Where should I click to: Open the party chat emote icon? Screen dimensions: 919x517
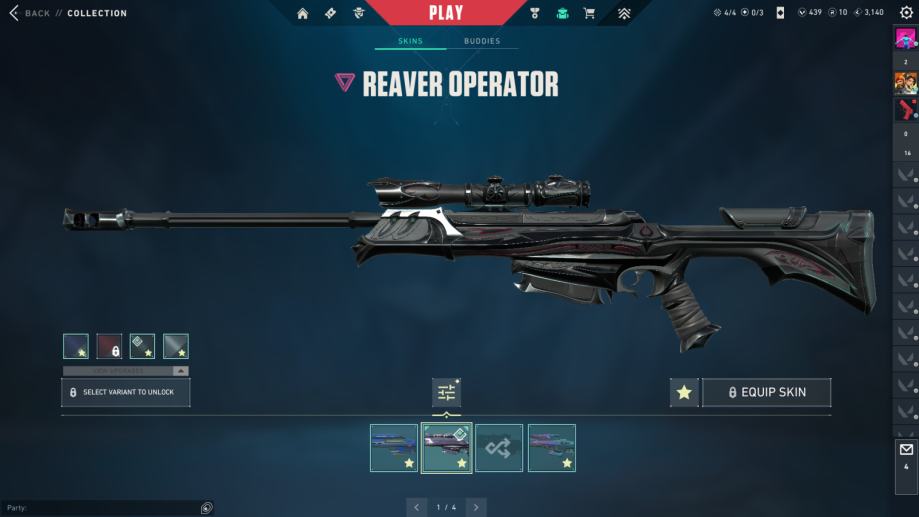(x=206, y=508)
